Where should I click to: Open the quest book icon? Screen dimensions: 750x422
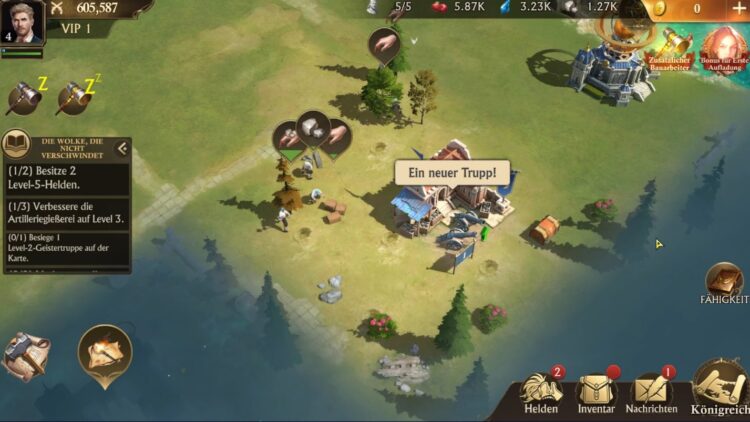pyautogui.click(x=16, y=145)
